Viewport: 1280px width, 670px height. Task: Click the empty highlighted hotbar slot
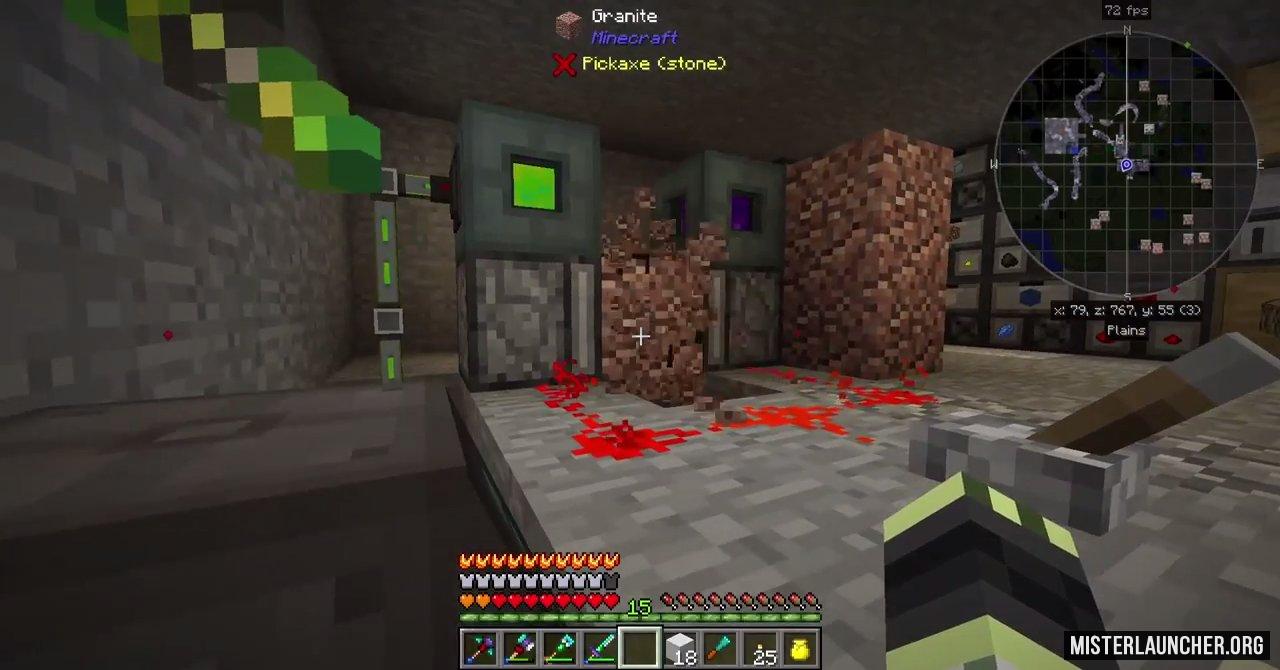(640, 648)
